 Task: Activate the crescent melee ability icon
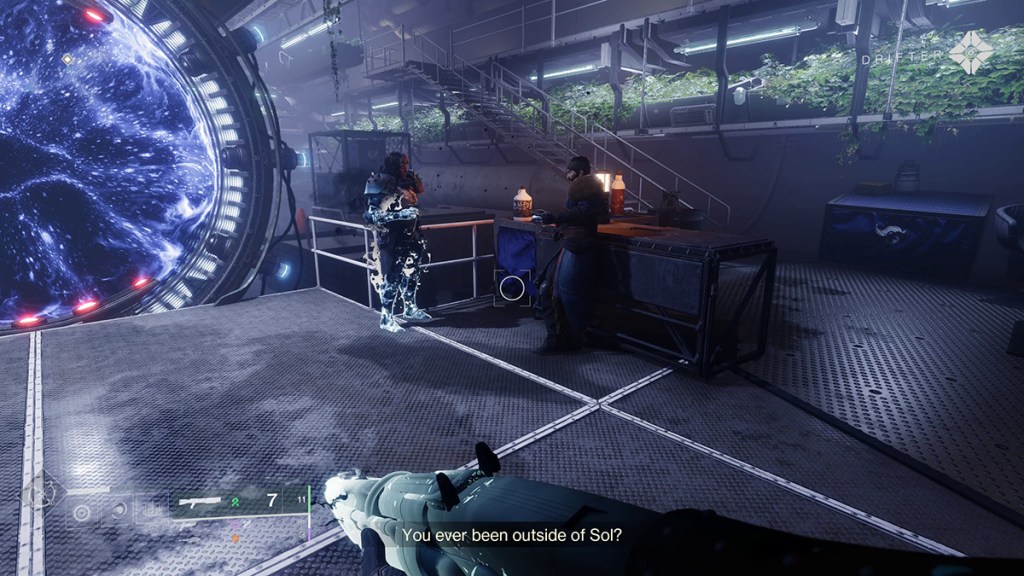(x=118, y=509)
